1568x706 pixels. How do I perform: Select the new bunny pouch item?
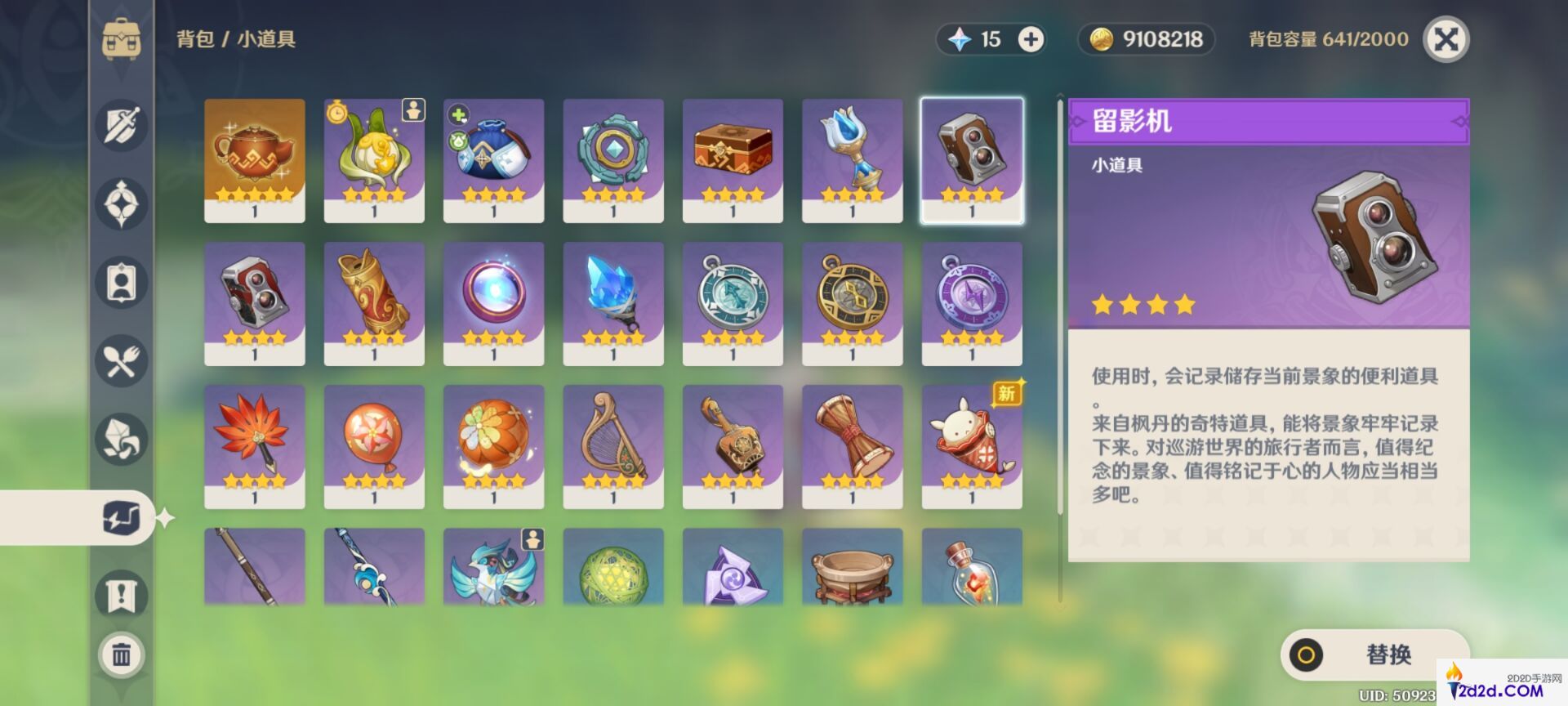972,446
